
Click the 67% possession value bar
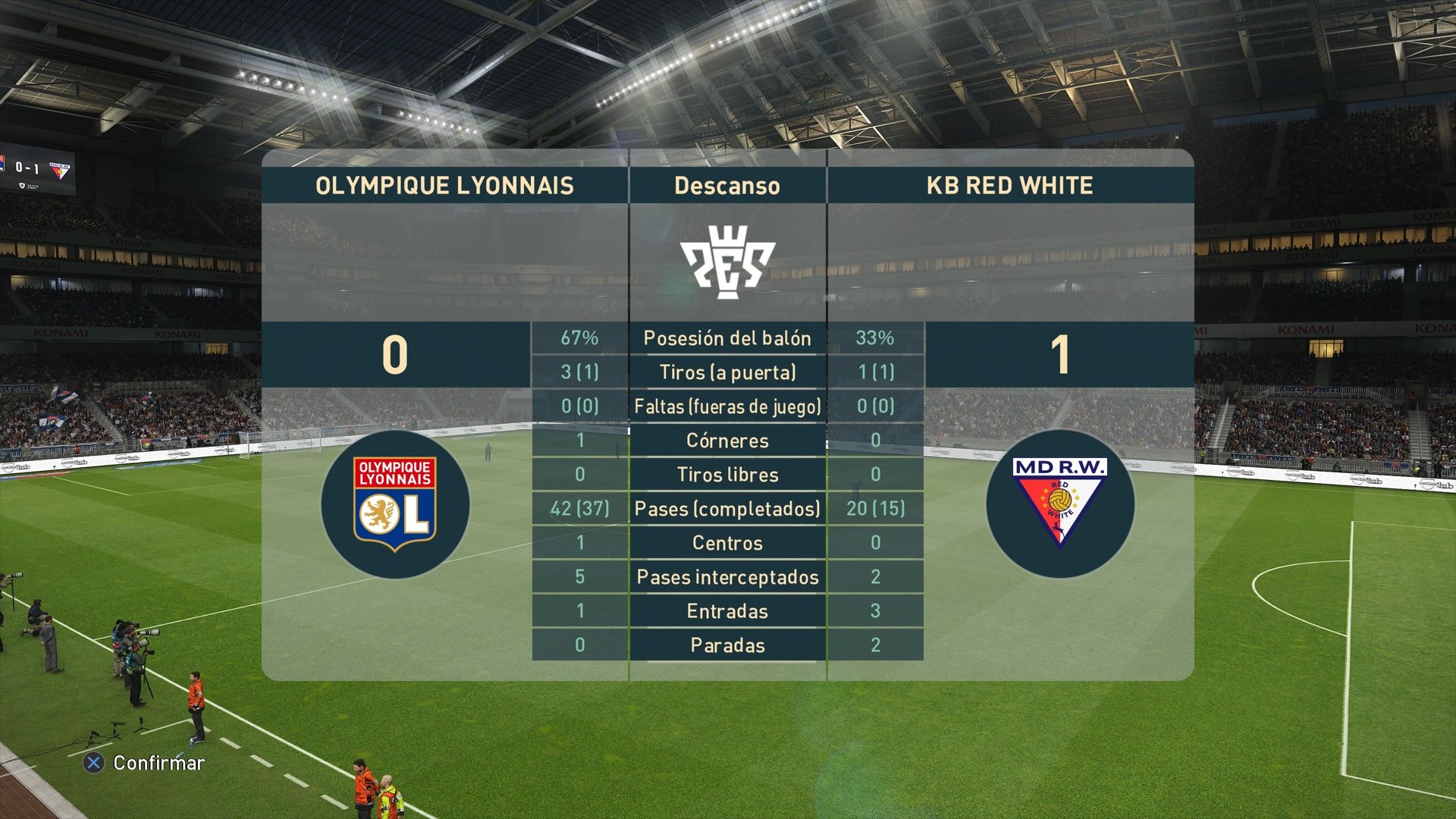pos(580,339)
